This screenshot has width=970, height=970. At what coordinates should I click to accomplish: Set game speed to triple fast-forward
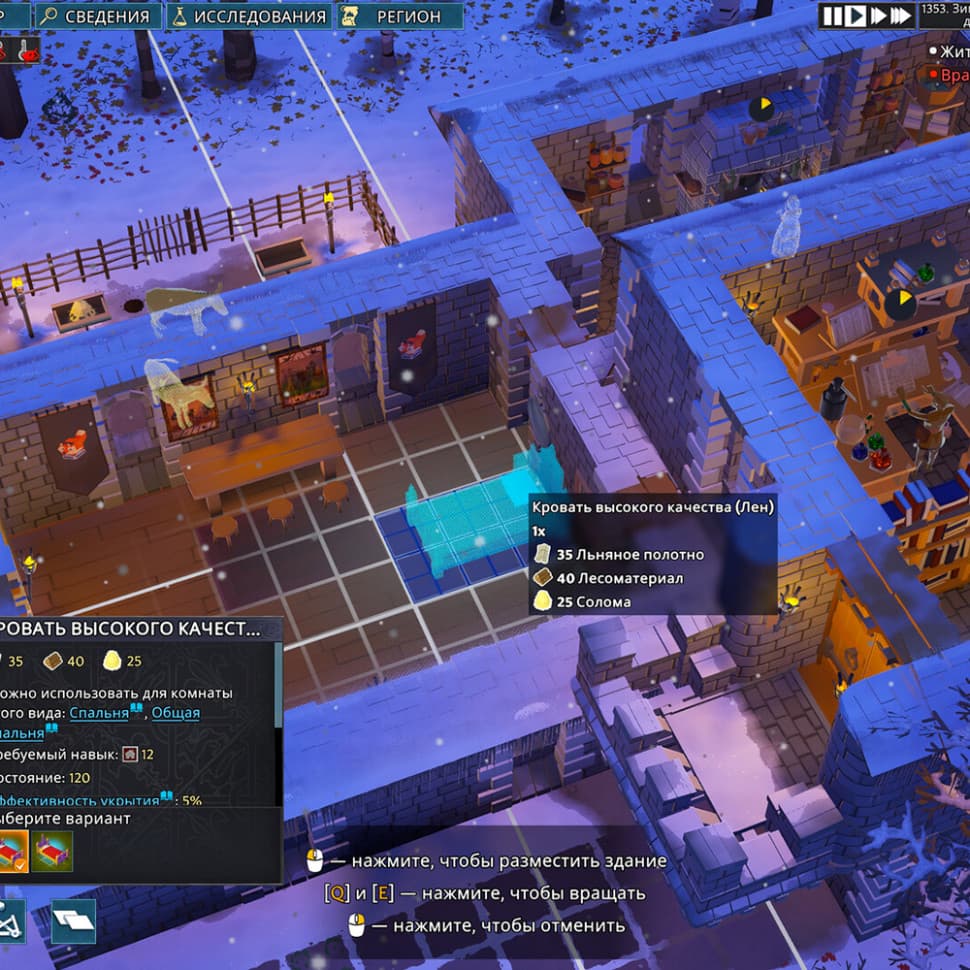901,15
